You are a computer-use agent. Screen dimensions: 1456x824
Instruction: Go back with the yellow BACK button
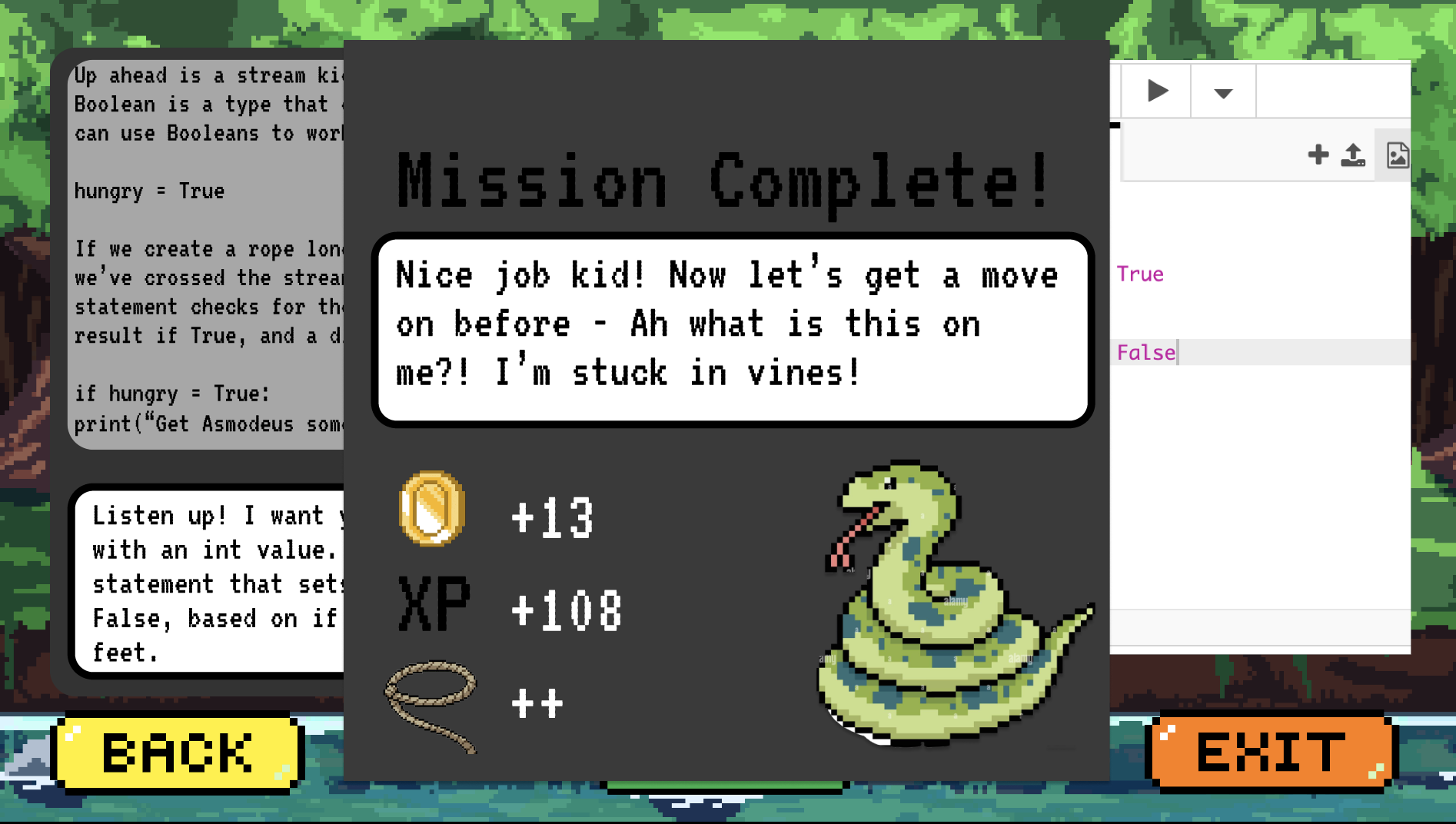pos(178,753)
